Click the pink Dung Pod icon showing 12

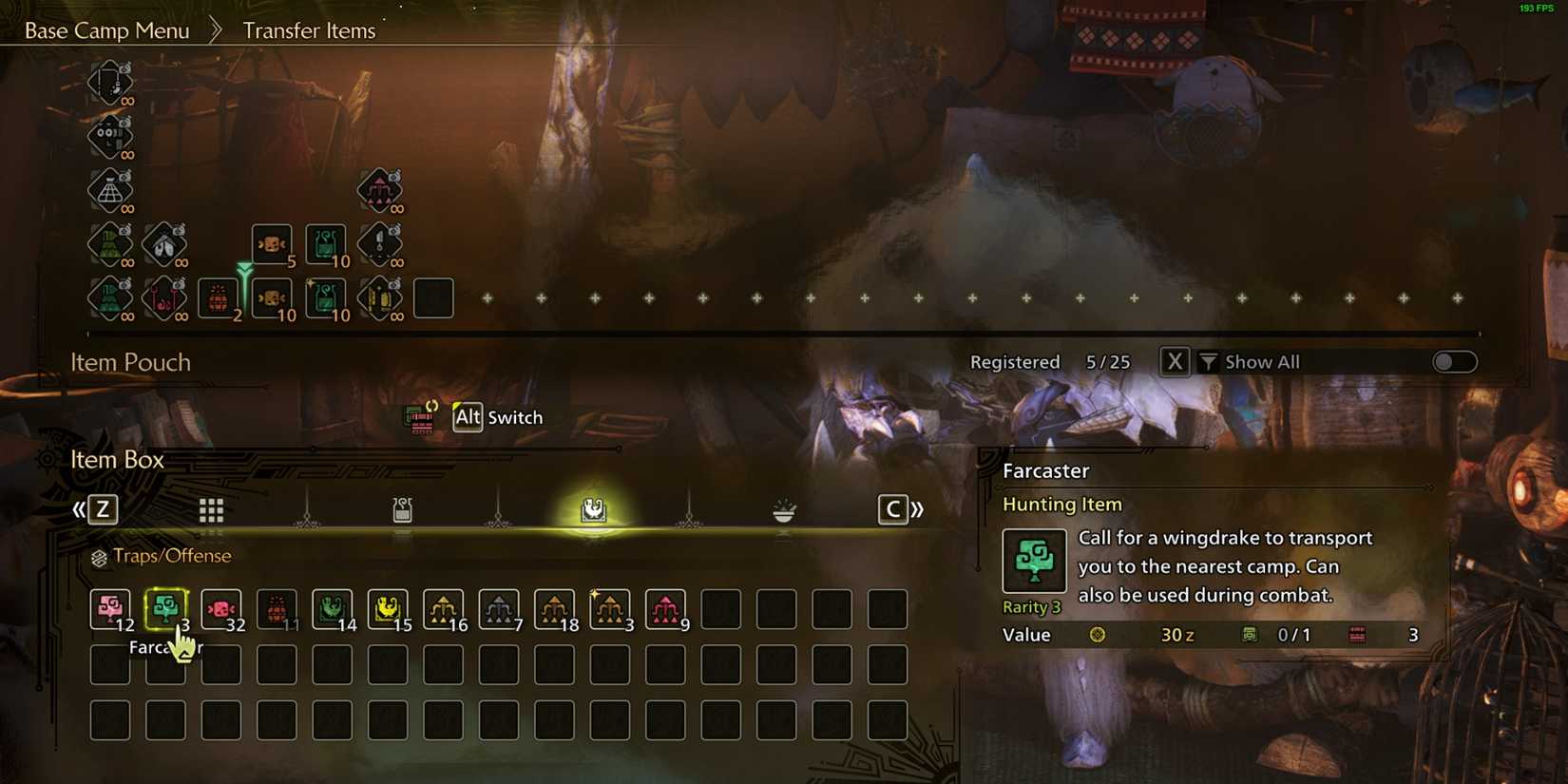(110, 608)
